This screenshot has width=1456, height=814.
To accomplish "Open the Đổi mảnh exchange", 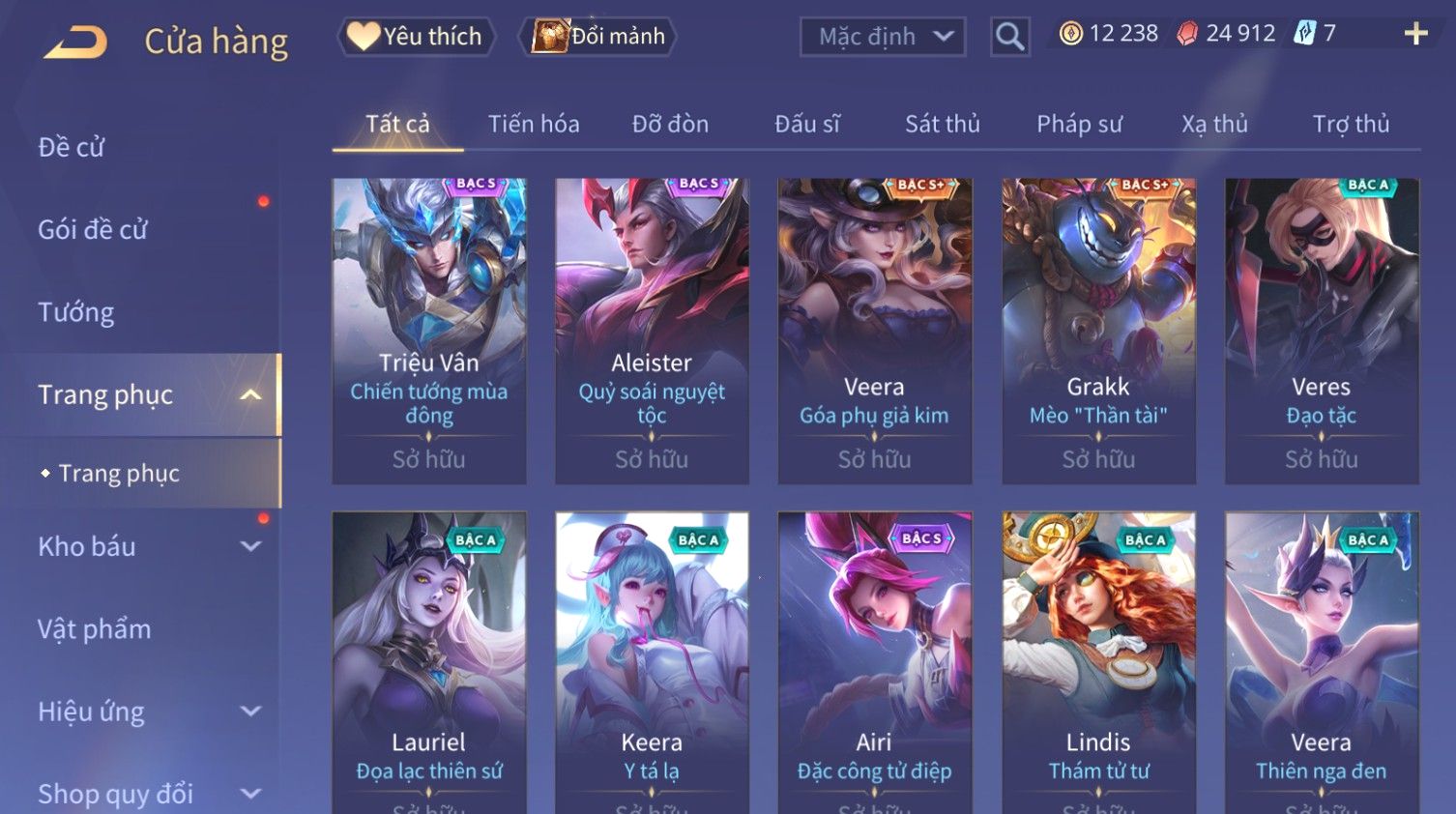I will (x=599, y=37).
